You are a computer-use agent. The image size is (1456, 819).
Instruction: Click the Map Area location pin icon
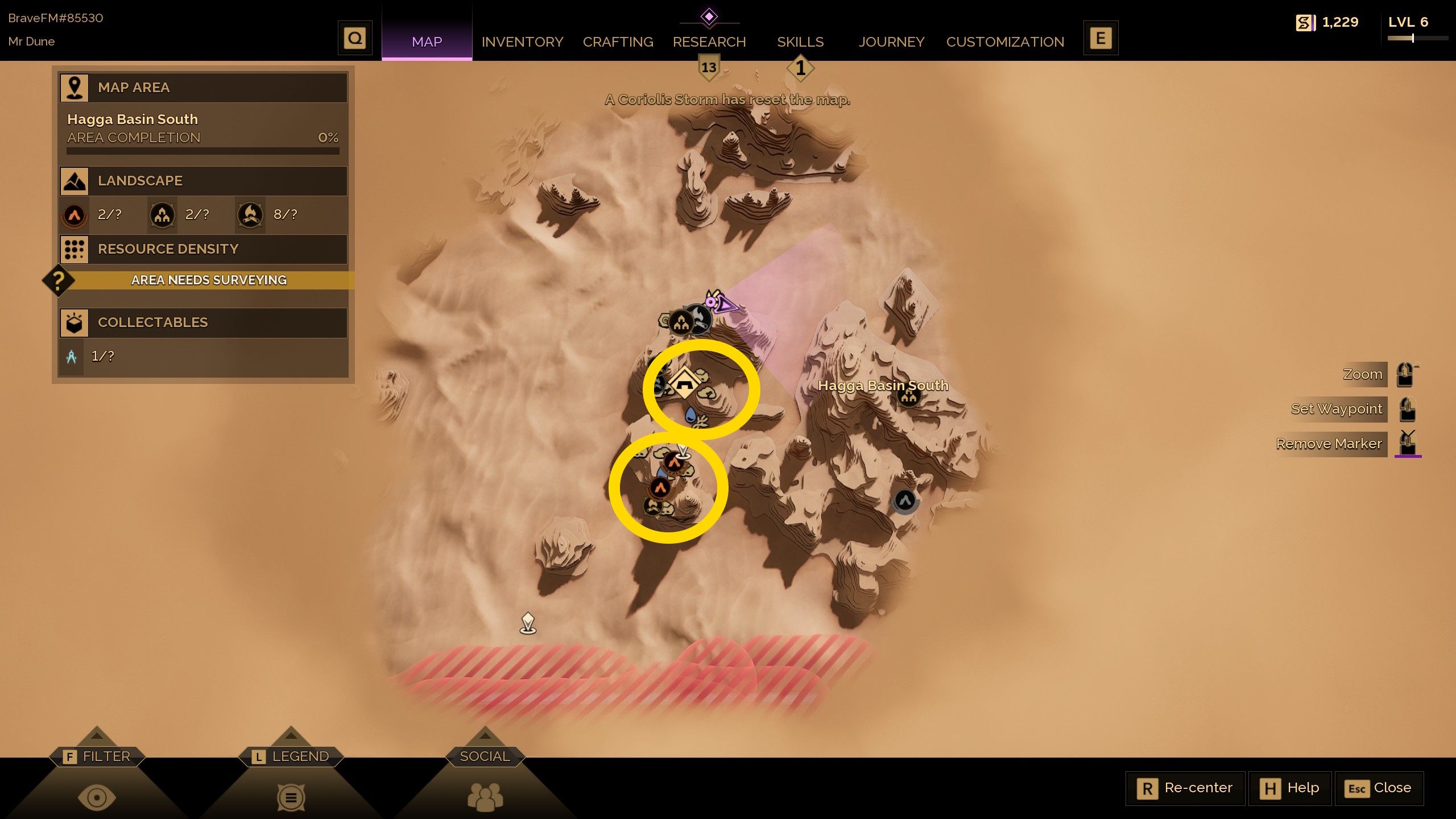[x=74, y=88]
